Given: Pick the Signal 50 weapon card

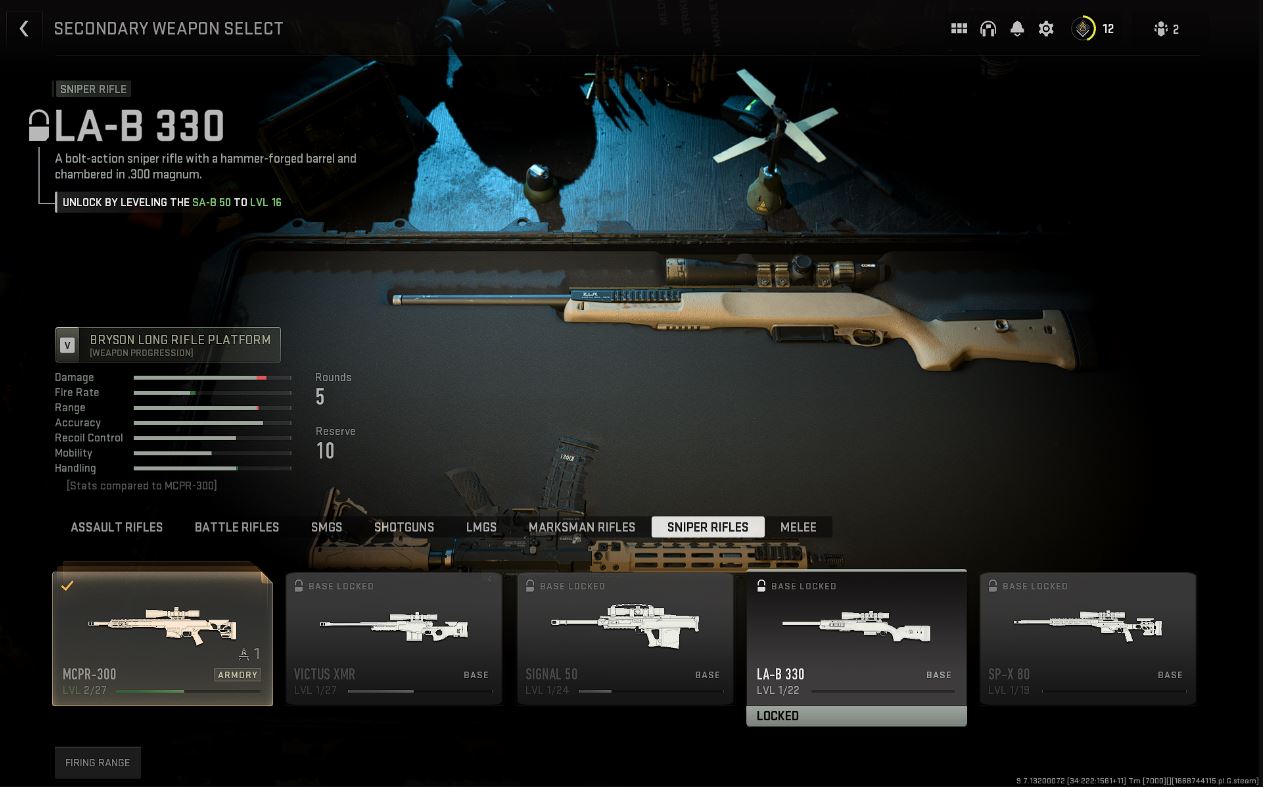Looking at the screenshot, I should pos(625,638).
